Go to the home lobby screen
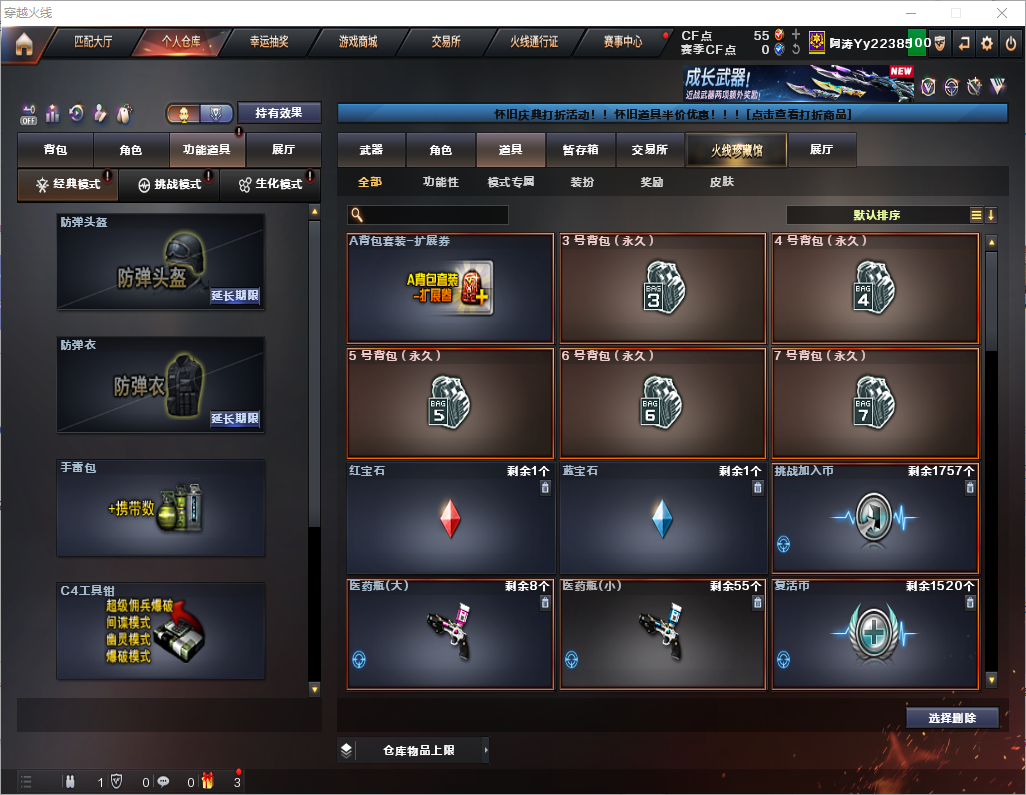 23,44
